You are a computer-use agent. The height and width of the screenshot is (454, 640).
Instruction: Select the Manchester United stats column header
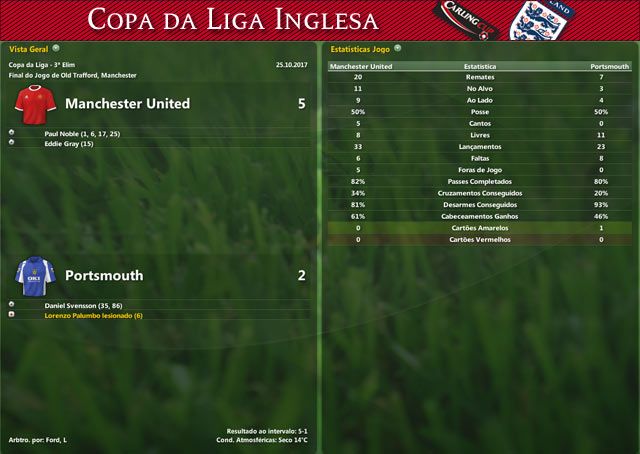361,66
